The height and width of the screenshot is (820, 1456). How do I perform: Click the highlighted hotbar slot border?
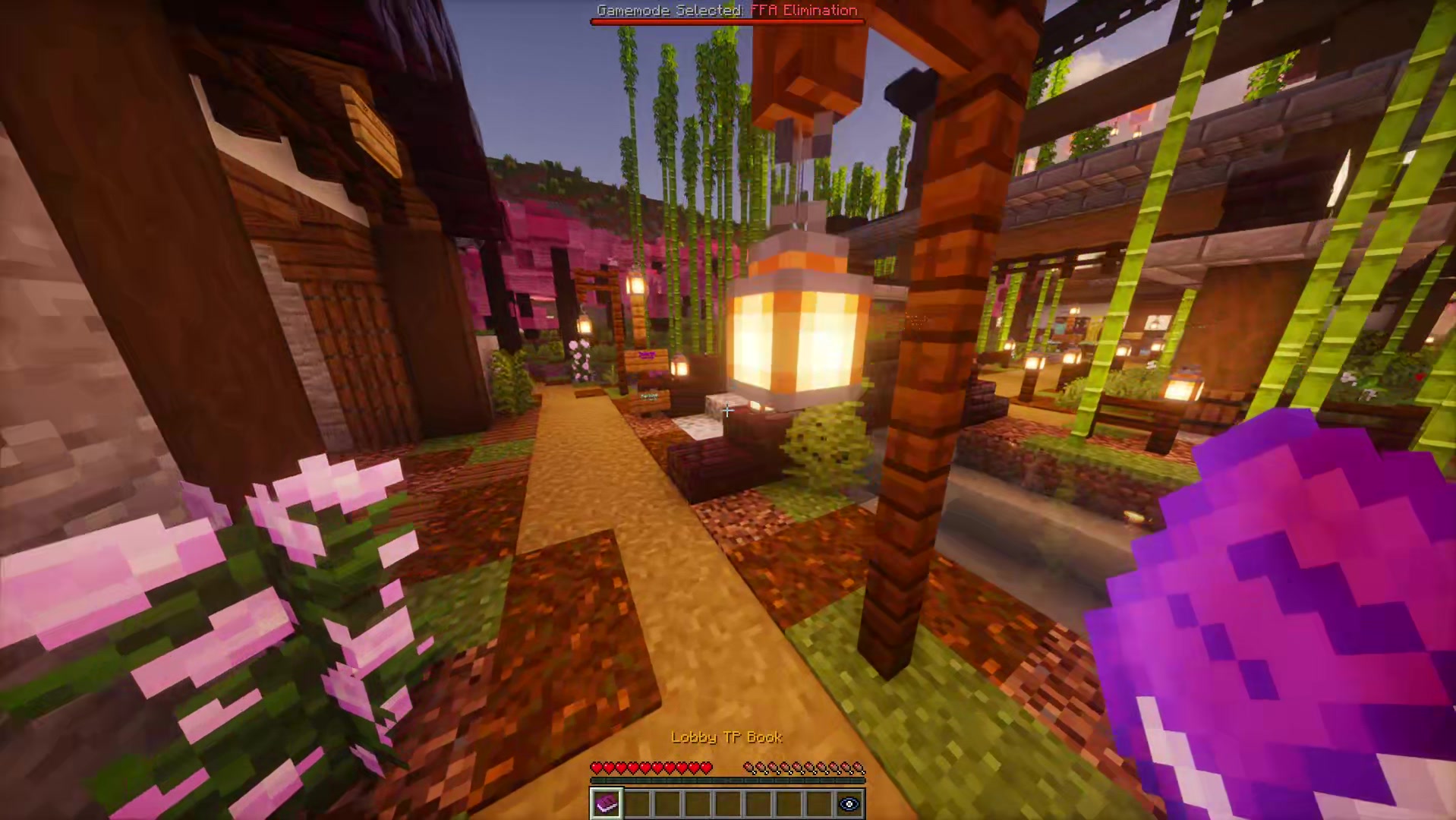(x=605, y=803)
